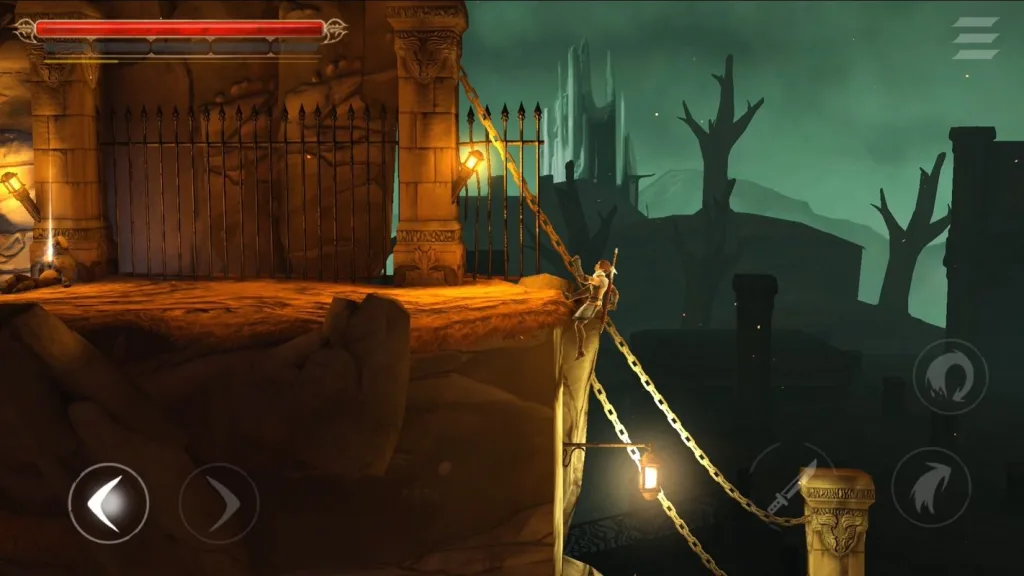Hit the curved arrow jump button
This screenshot has width=1024, height=576.
[930, 487]
